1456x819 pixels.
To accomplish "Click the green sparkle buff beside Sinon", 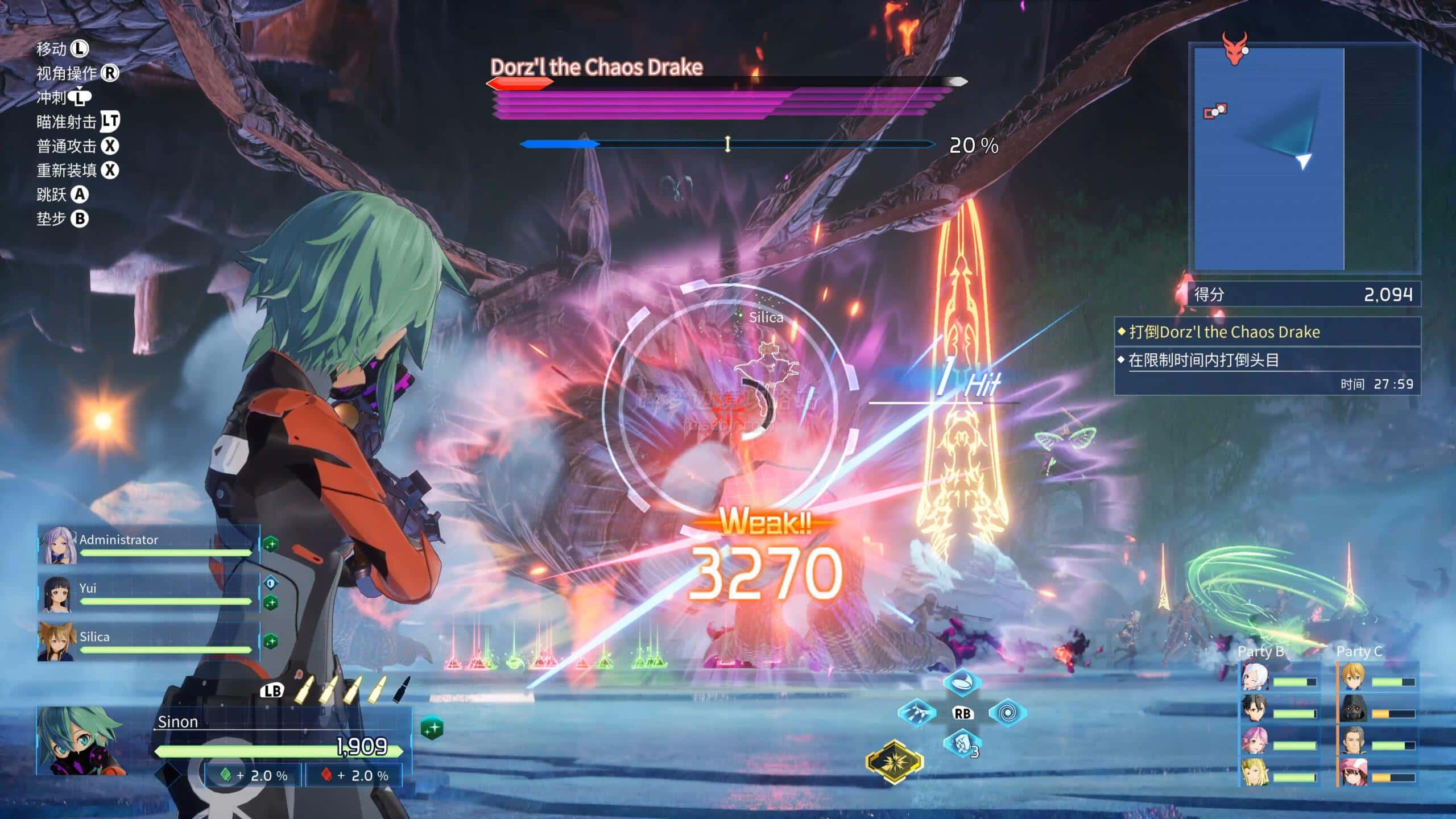I will coord(432,728).
